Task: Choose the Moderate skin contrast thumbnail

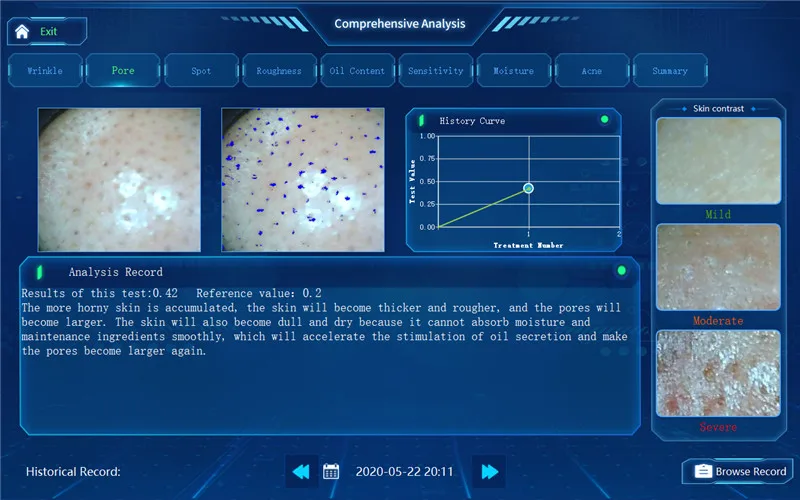Action: click(x=718, y=267)
